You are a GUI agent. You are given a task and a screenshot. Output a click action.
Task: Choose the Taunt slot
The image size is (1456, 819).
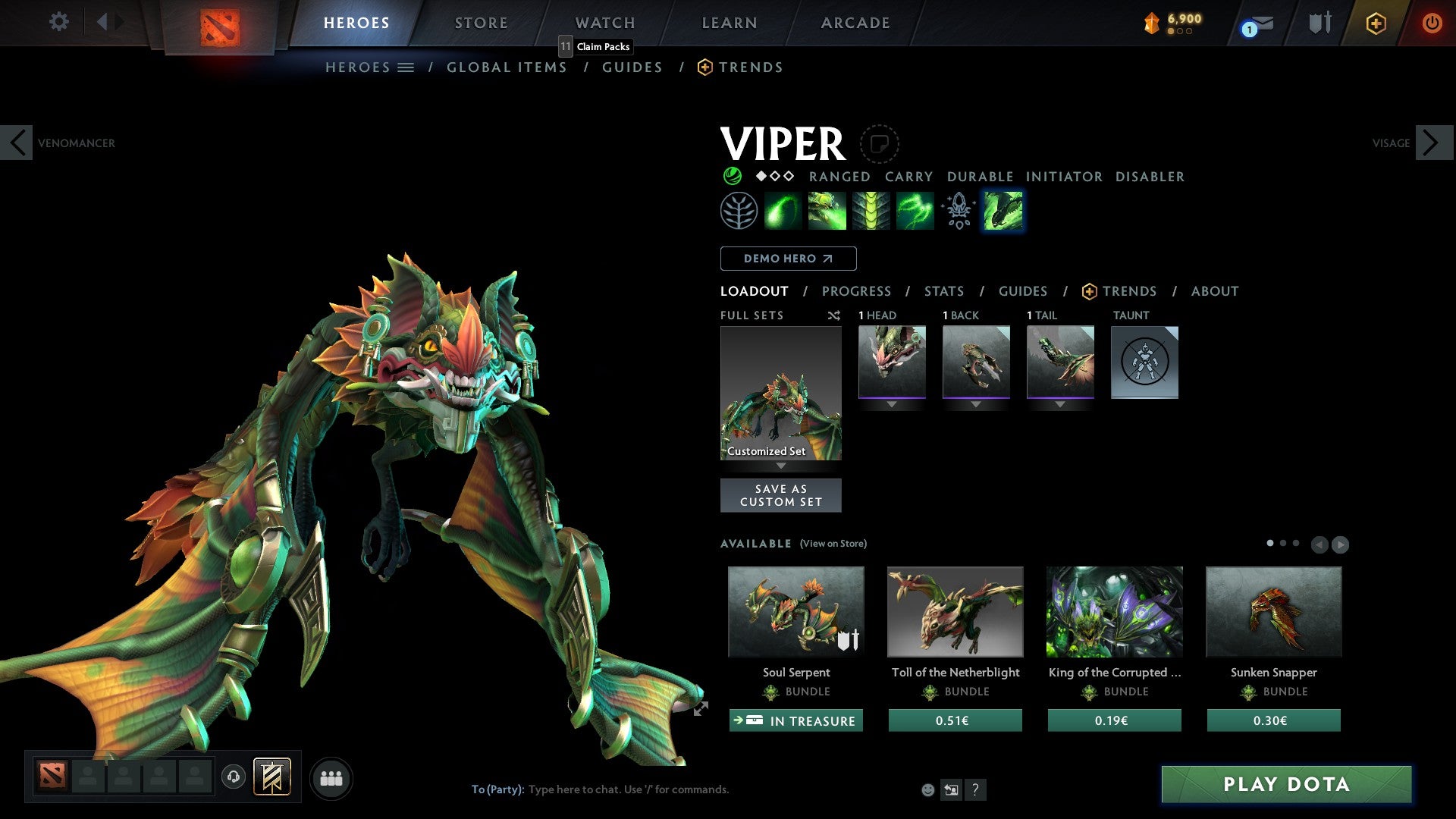pyautogui.click(x=1144, y=362)
